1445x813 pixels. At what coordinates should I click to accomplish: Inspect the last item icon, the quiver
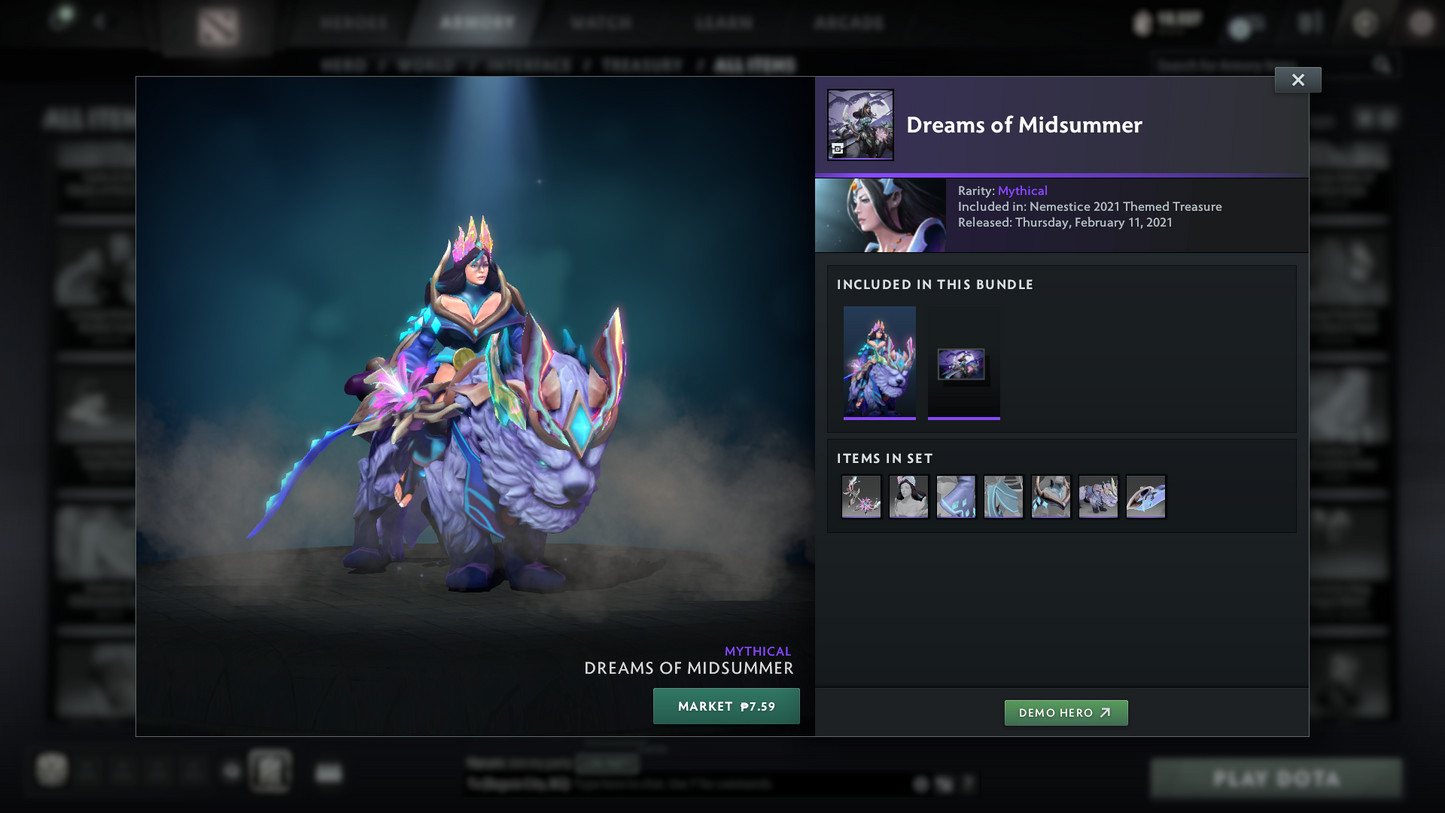pos(1146,497)
